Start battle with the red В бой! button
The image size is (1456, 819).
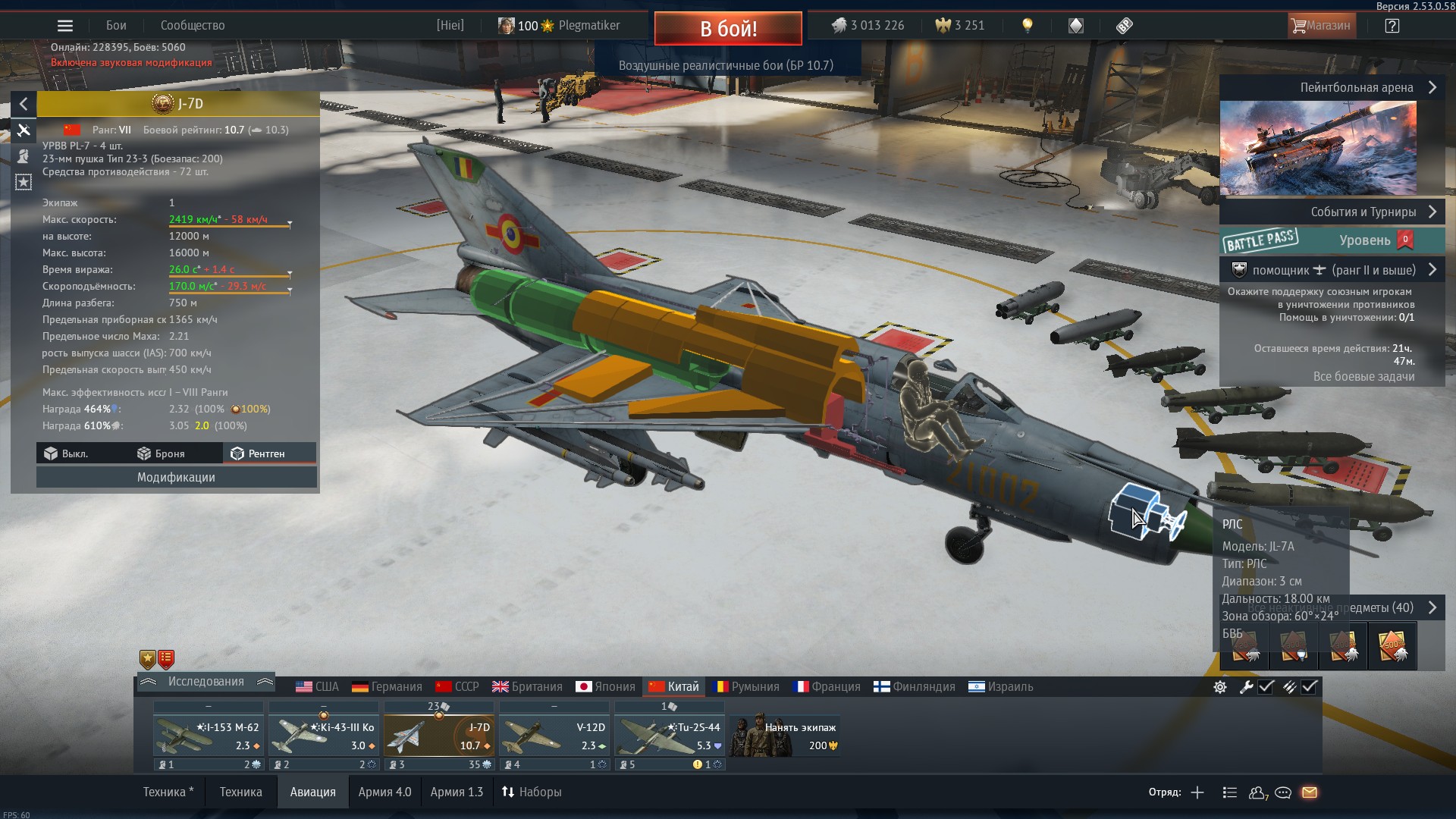click(x=727, y=29)
